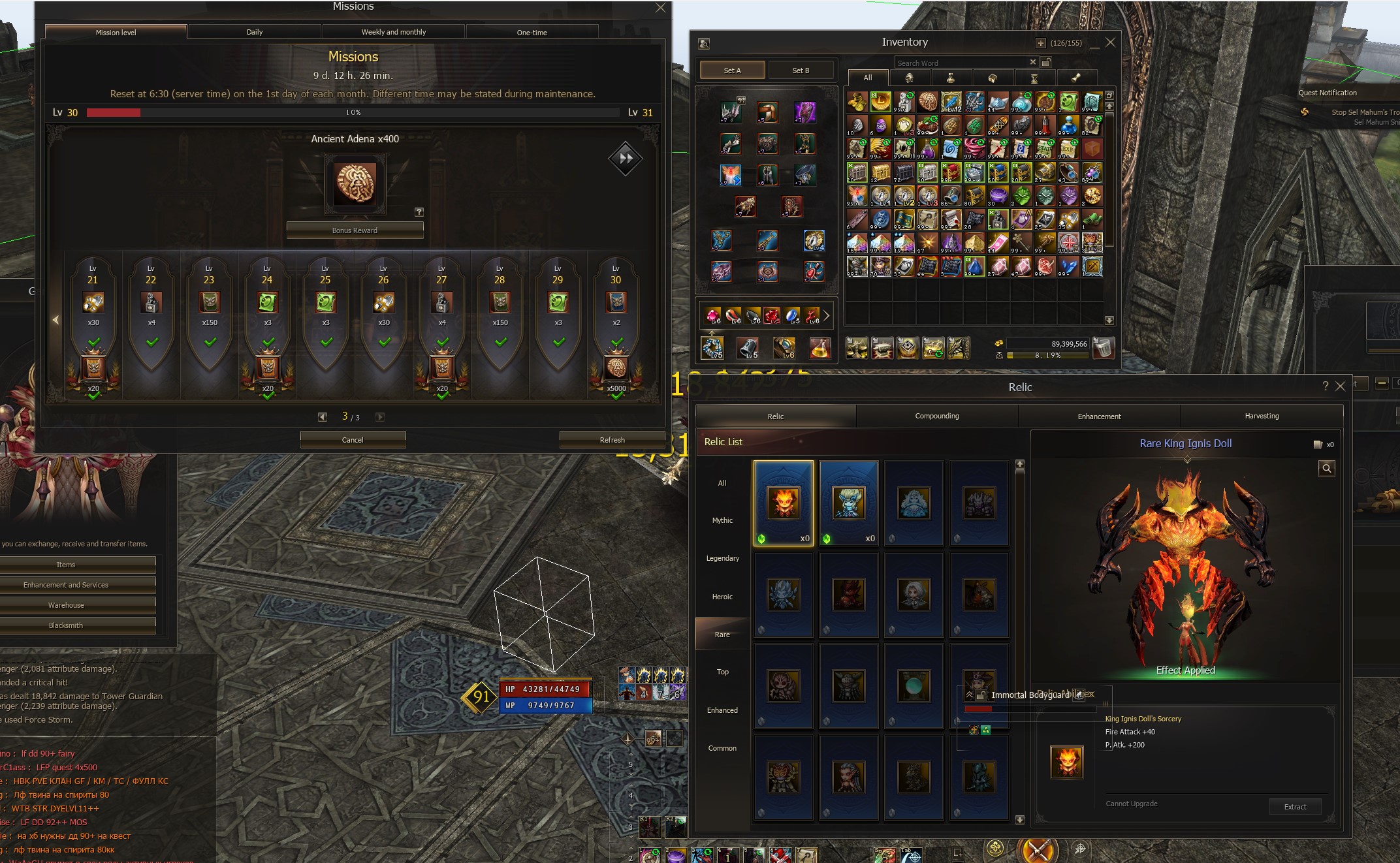Viewport: 1400px width, 863px height.
Task: Skip forward with the double-arrow reward button
Action: (x=626, y=158)
